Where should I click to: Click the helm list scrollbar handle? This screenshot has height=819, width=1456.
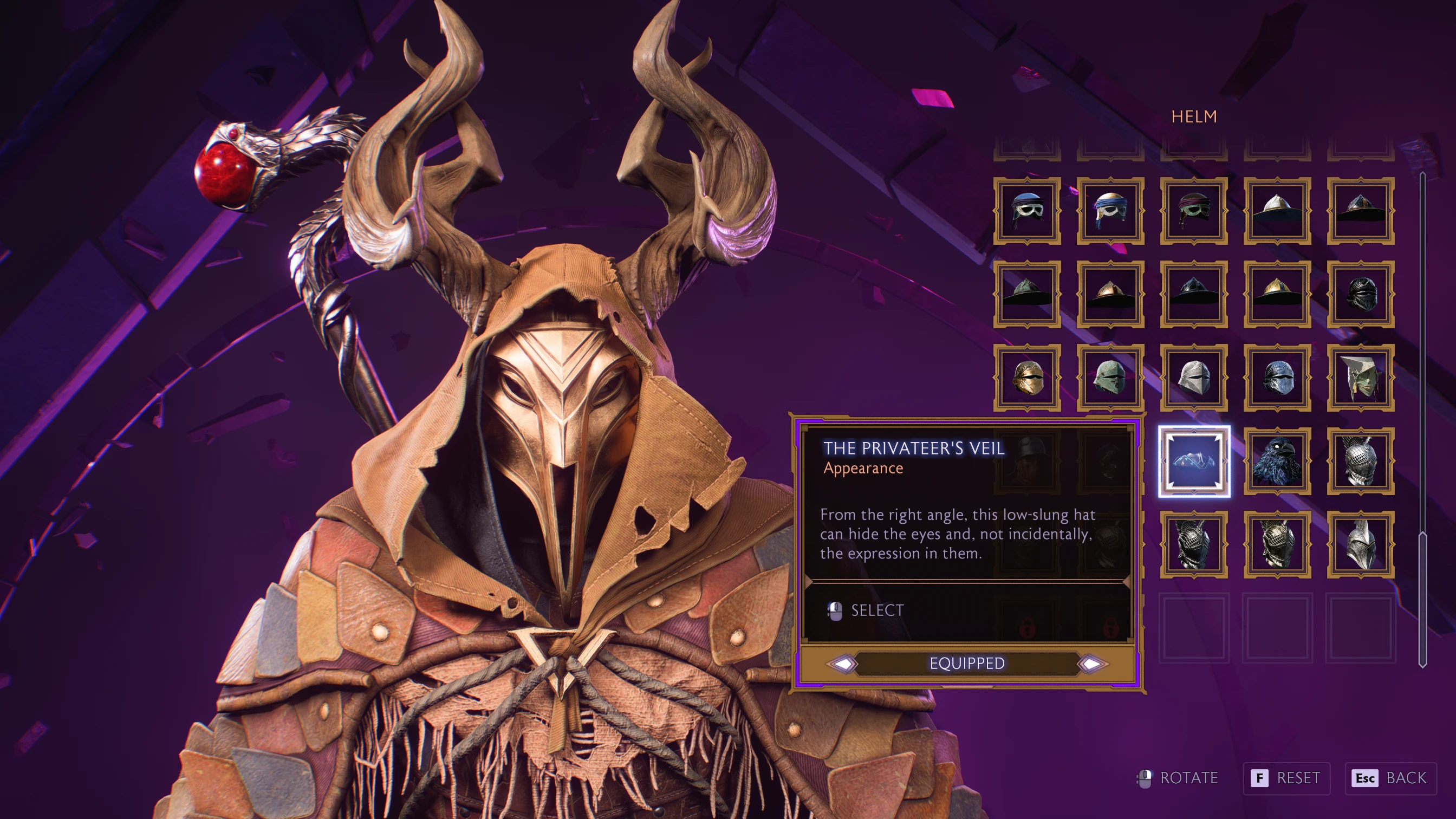(1422, 599)
